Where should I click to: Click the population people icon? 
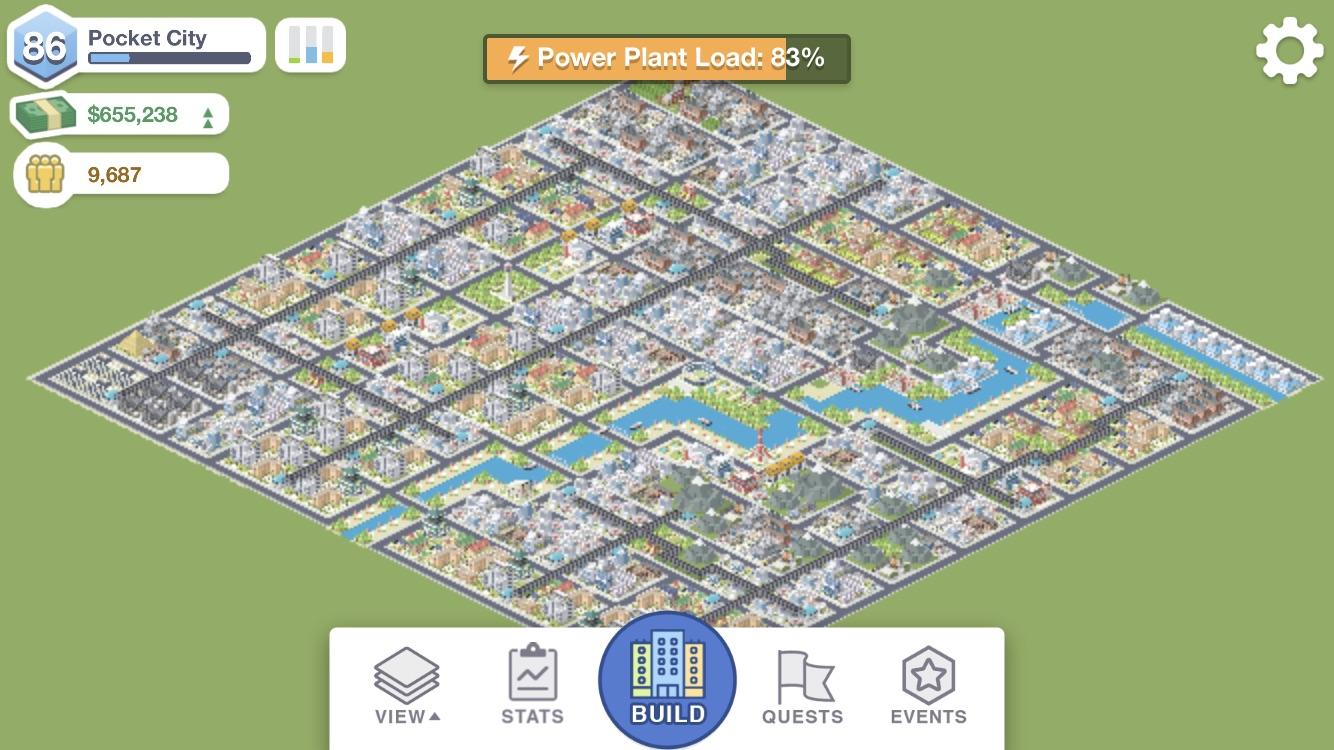coord(44,174)
